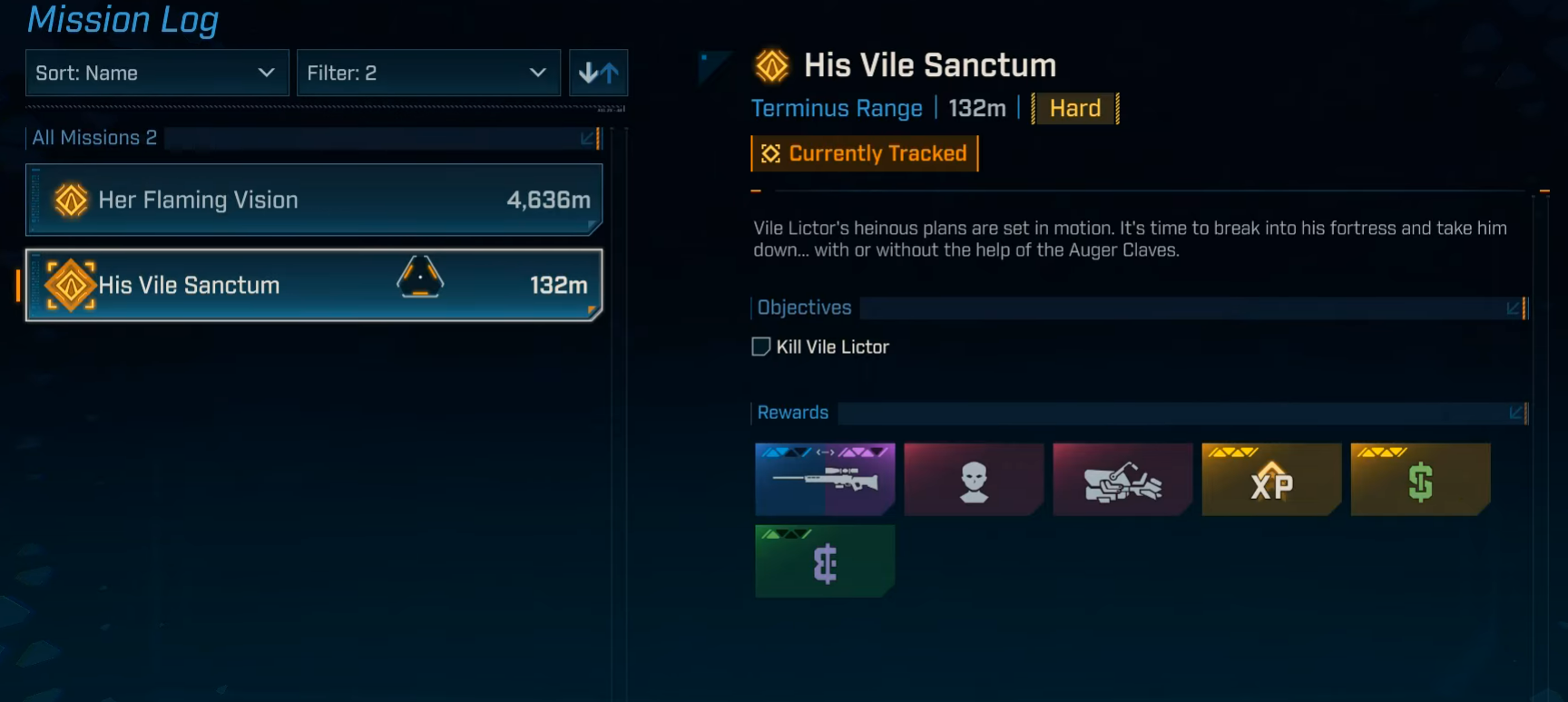Select the His Vile Sanctum mission

tap(314, 285)
